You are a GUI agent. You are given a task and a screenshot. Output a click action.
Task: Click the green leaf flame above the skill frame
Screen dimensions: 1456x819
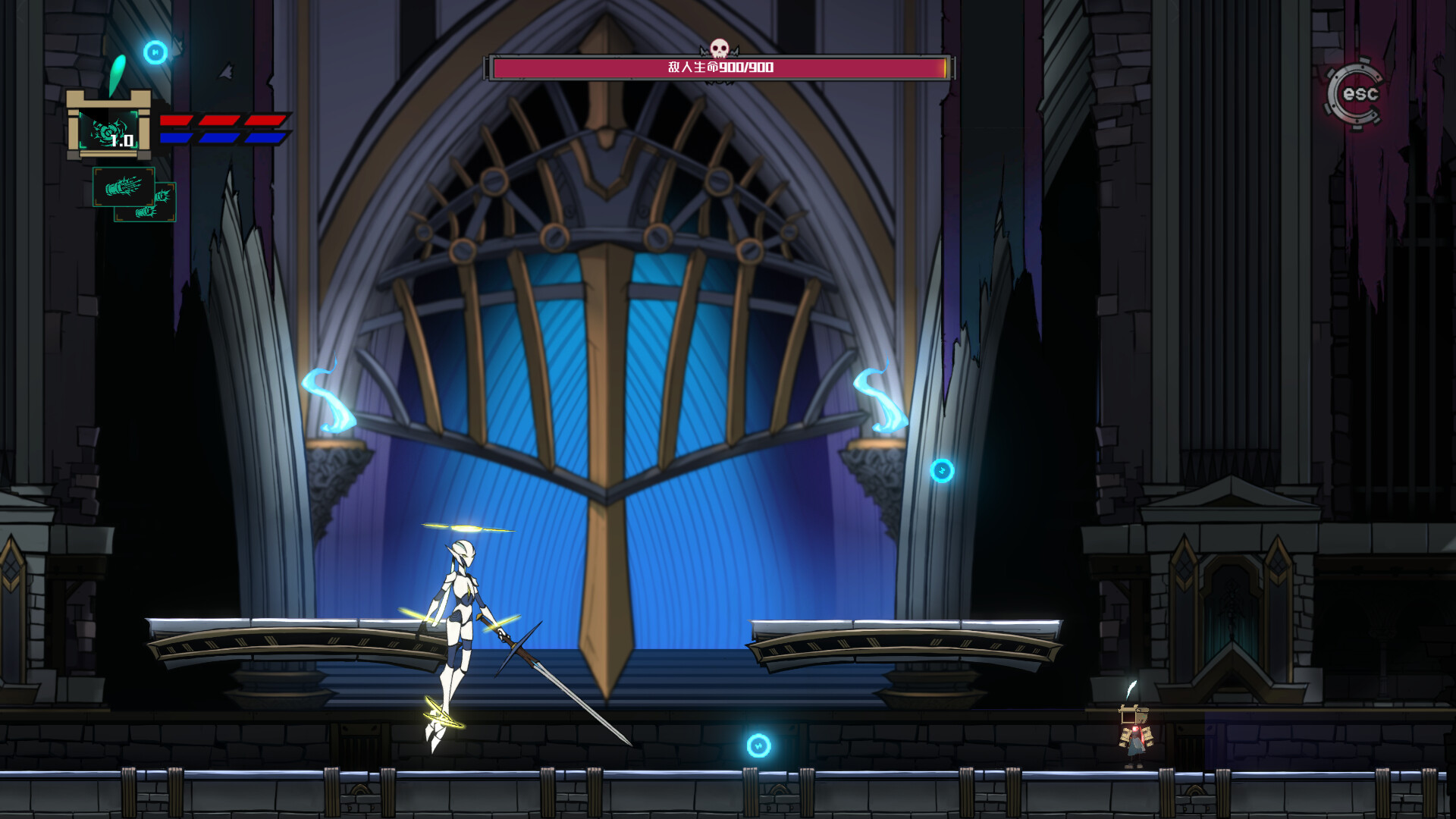pos(118,72)
